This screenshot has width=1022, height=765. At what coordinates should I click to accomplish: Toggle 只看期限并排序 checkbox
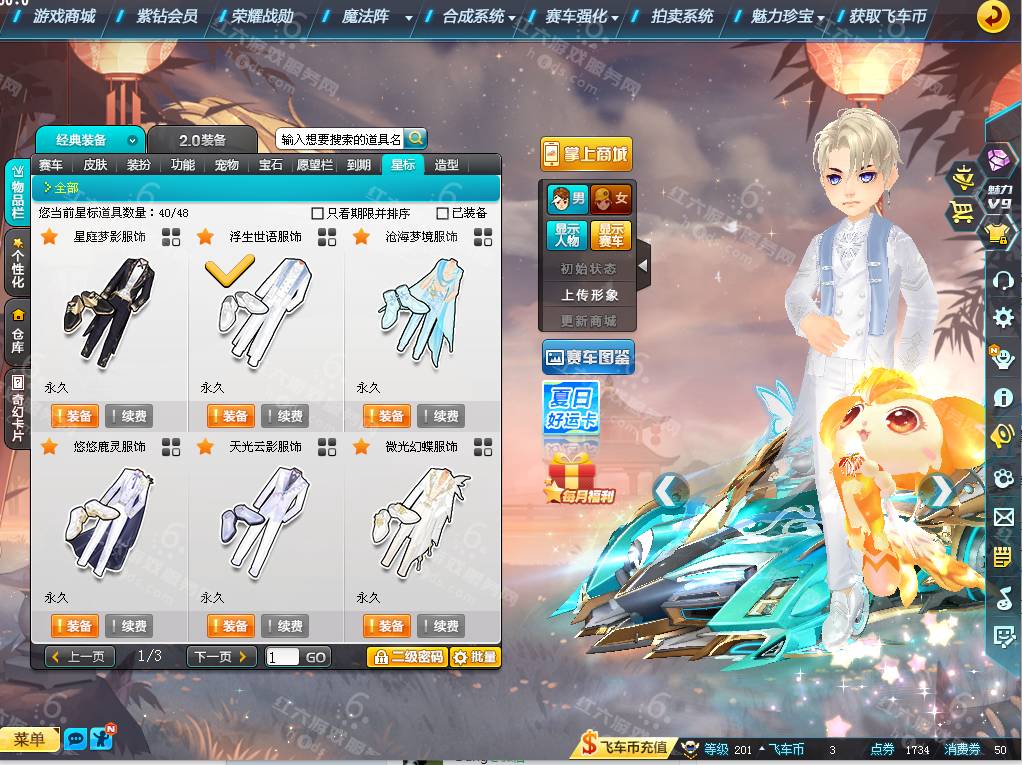[318, 213]
